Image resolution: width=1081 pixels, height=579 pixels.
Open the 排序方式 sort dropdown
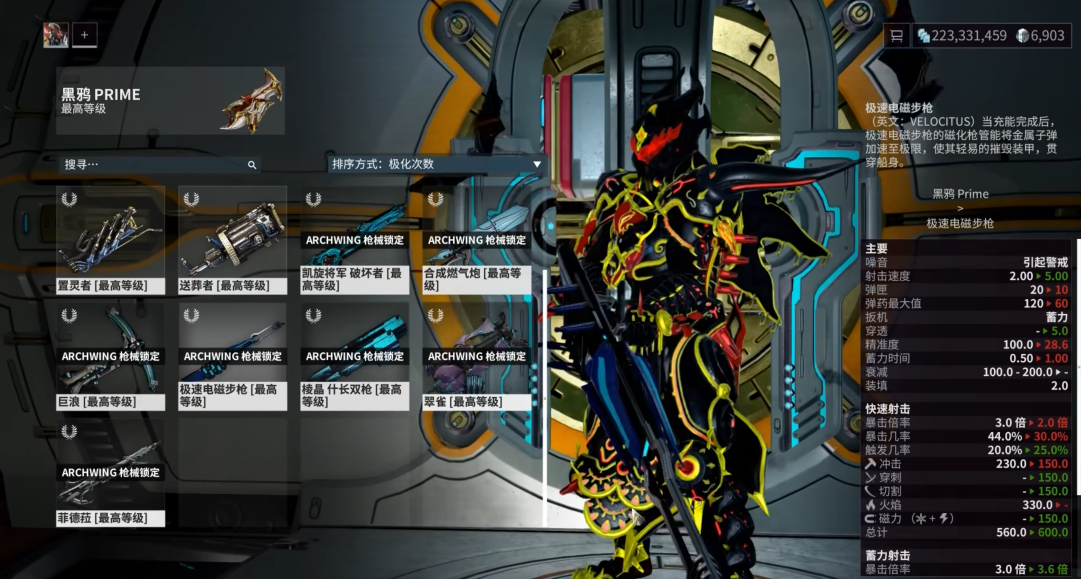coord(436,164)
